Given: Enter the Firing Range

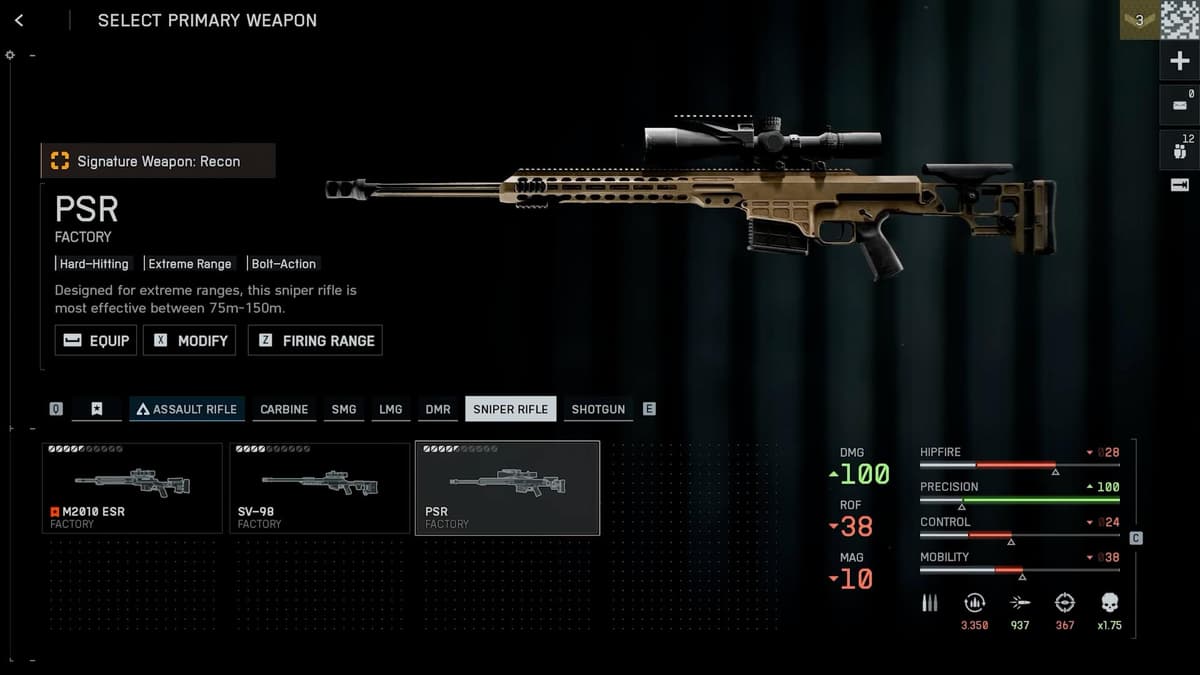Looking at the screenshot, I should pyautogui.click(x=315, y=340).
